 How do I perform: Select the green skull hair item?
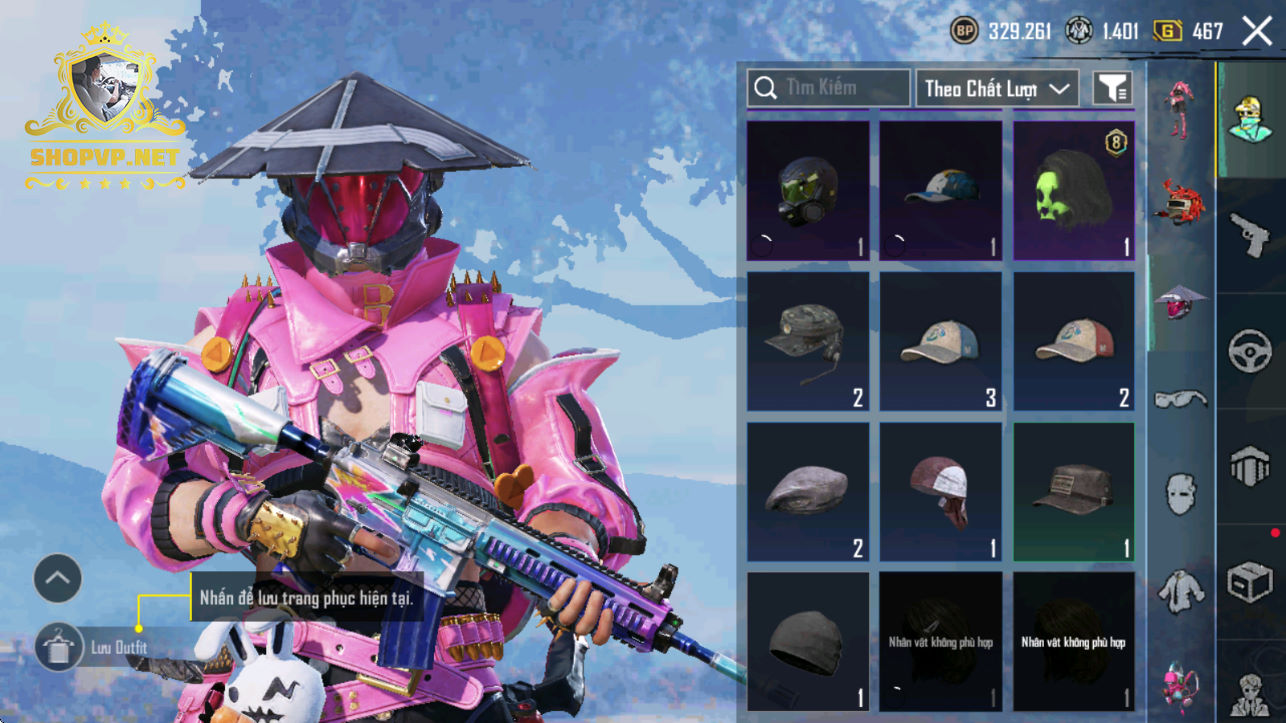tap(1074, 191)
